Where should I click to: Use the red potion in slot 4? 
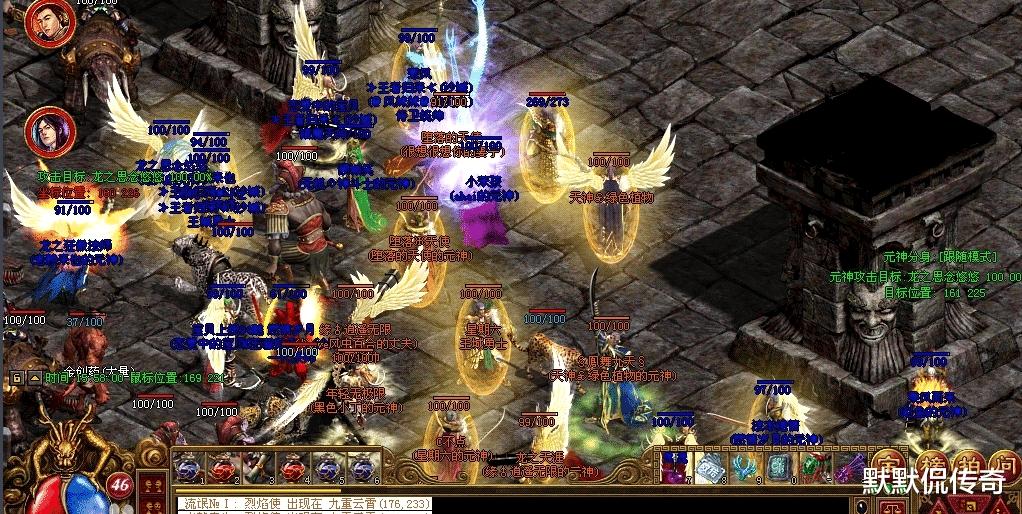[291, 467]
